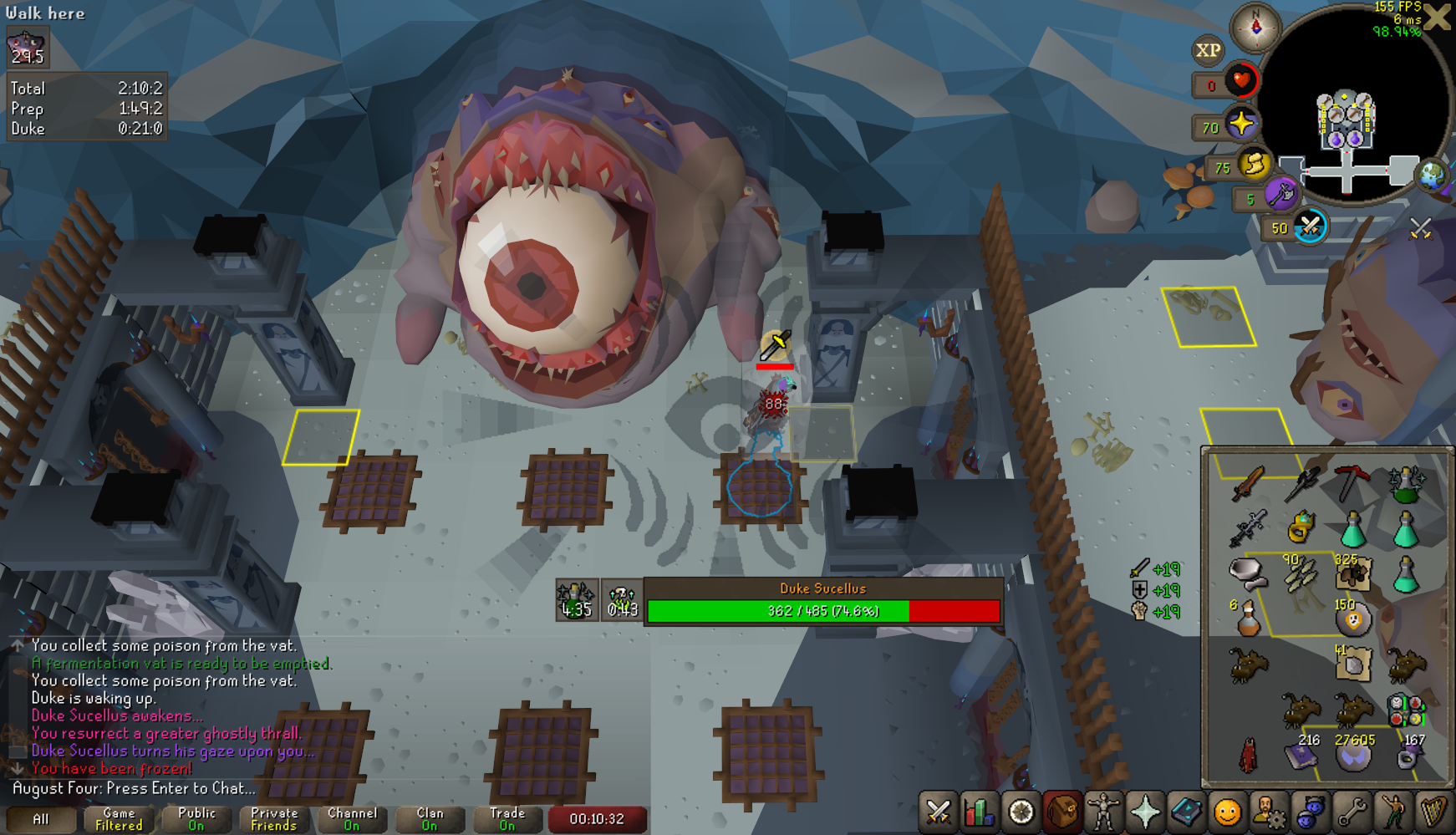Open the worn Equipment tab
The height and width of the screenshot is (835, 1456).
1103,812
